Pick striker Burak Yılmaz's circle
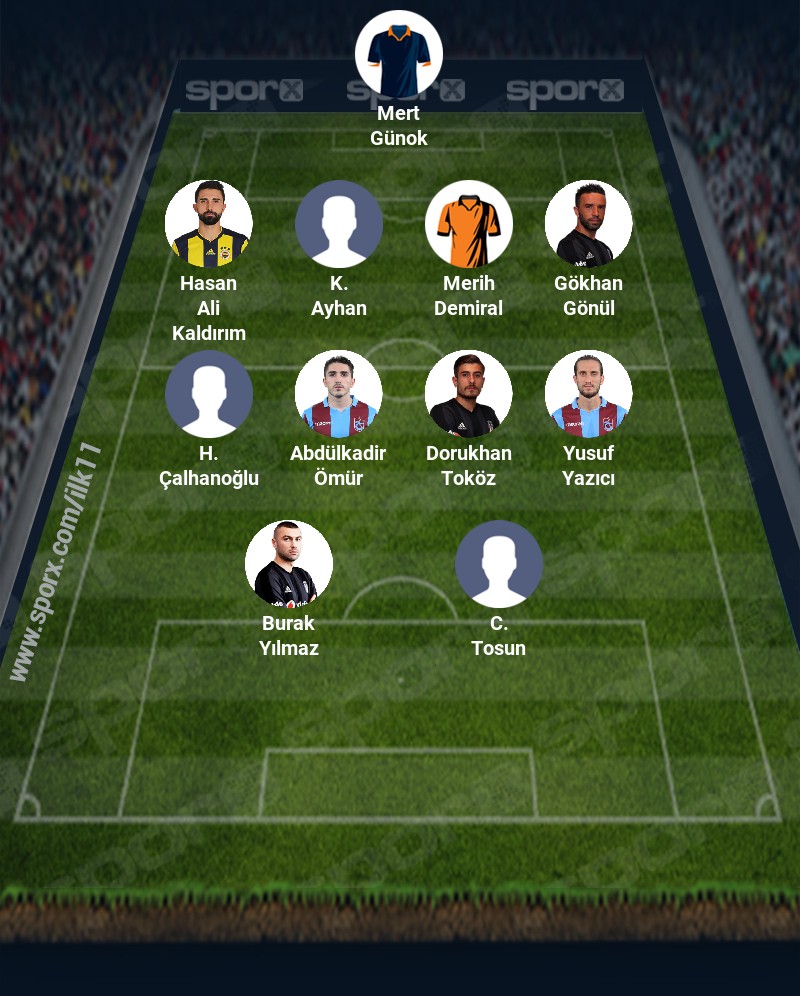This screenshot has width=800, height=996. [x=289, y=564]
